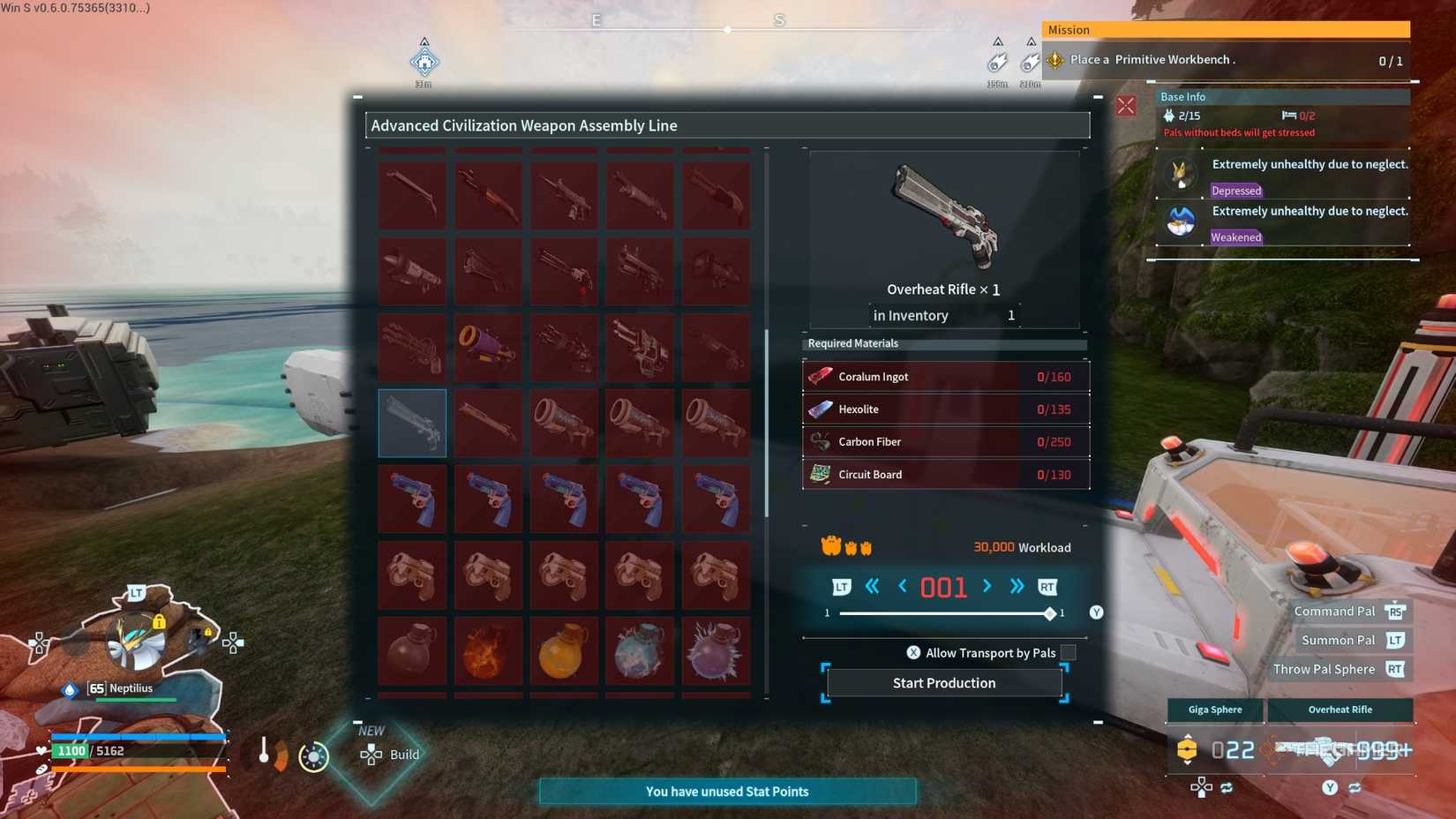Click the red X beside Base Info
The height and width of the screenshot is (819, 1456).
click(1126, 105)
